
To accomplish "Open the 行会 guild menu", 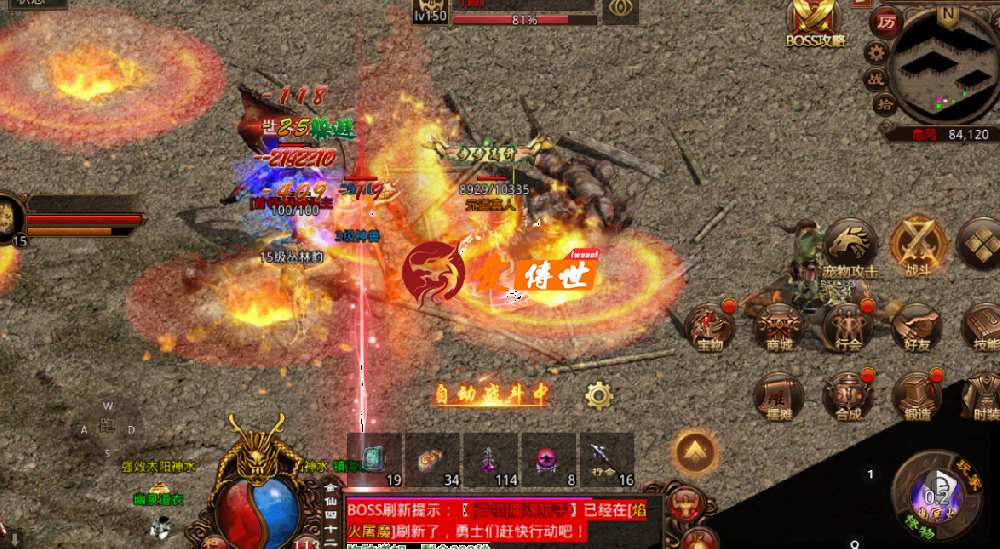I will 848,327.
